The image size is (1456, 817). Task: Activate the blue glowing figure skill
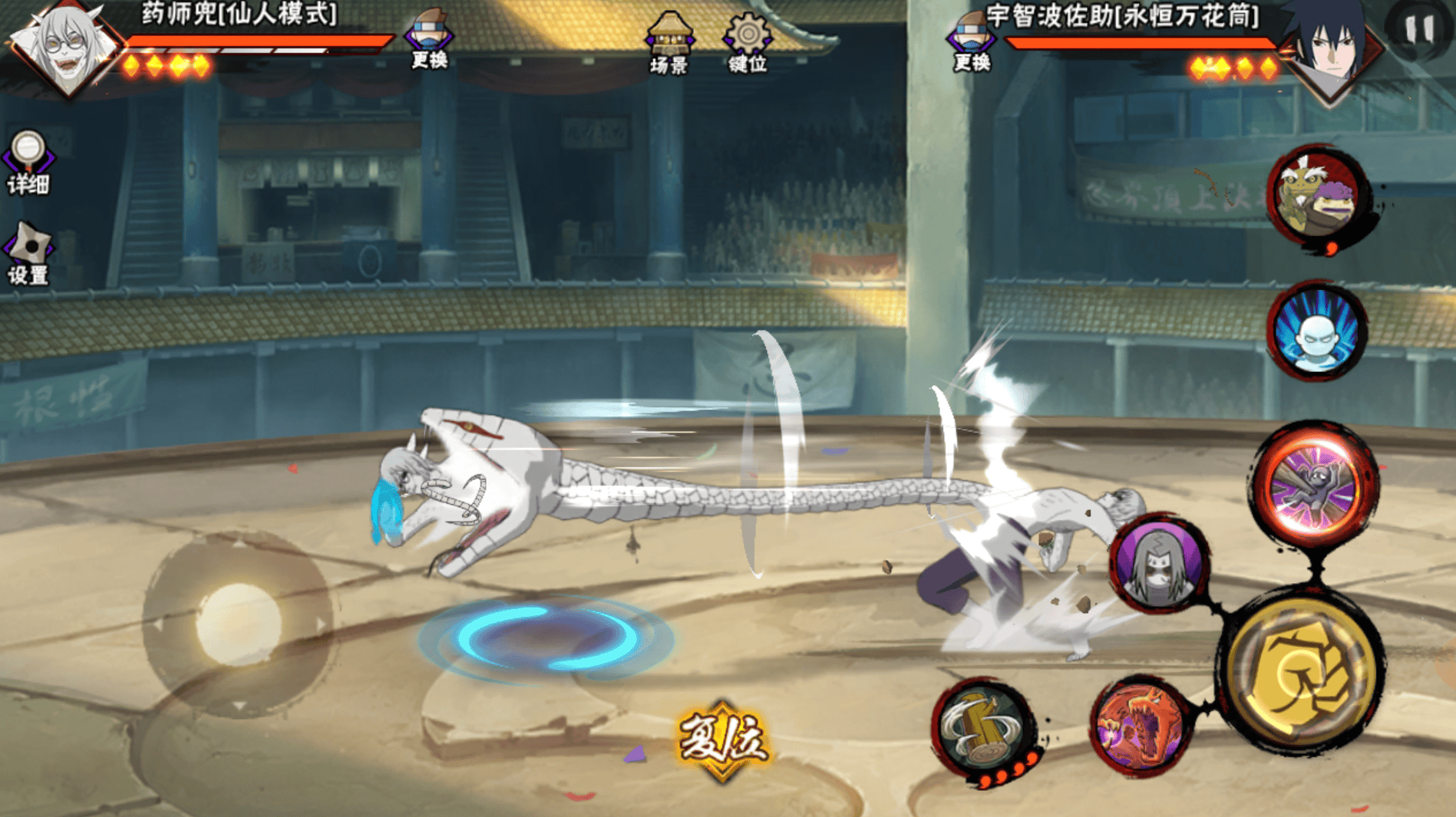click(x=1316, y=332)
